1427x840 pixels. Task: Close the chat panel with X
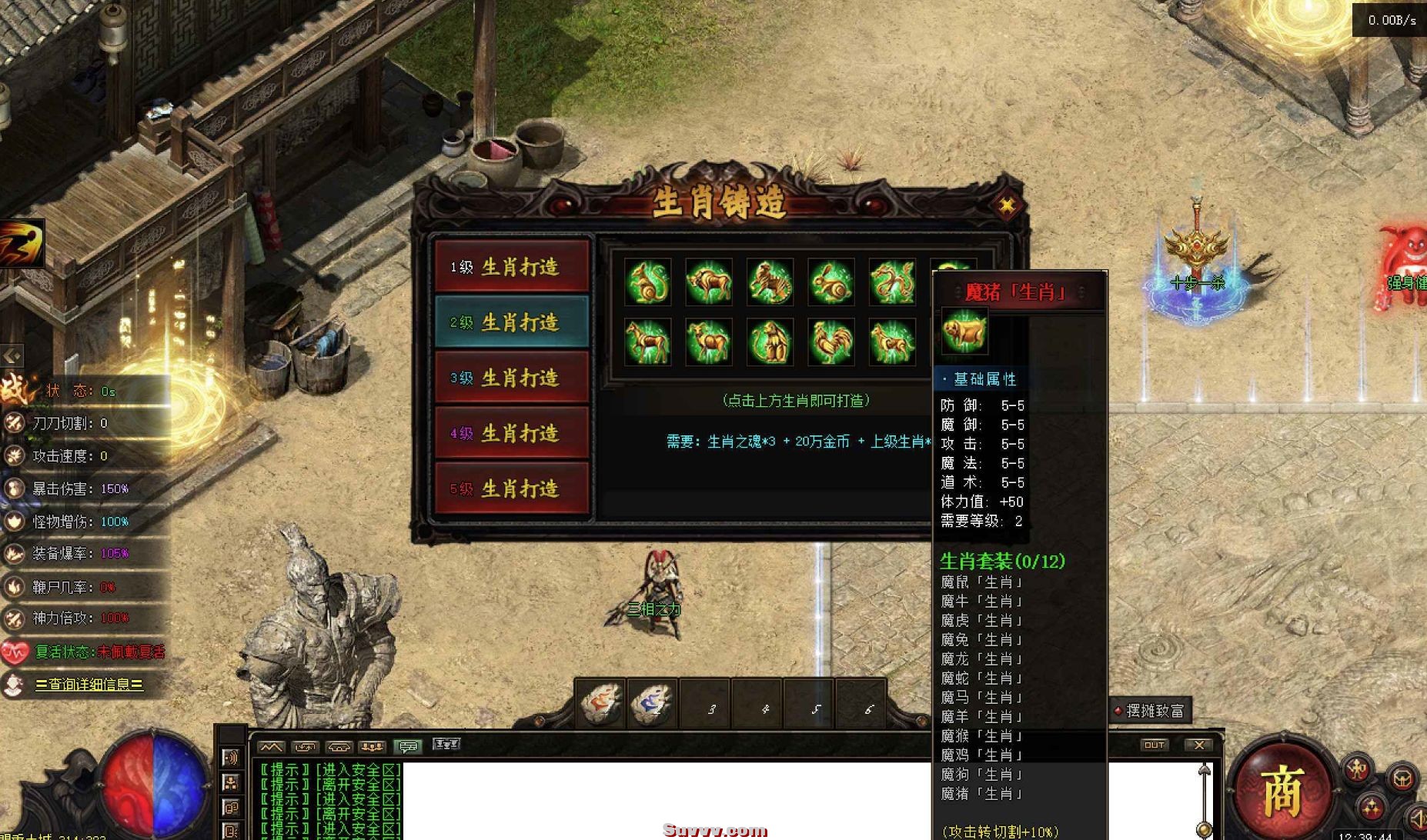point(1198,745)
